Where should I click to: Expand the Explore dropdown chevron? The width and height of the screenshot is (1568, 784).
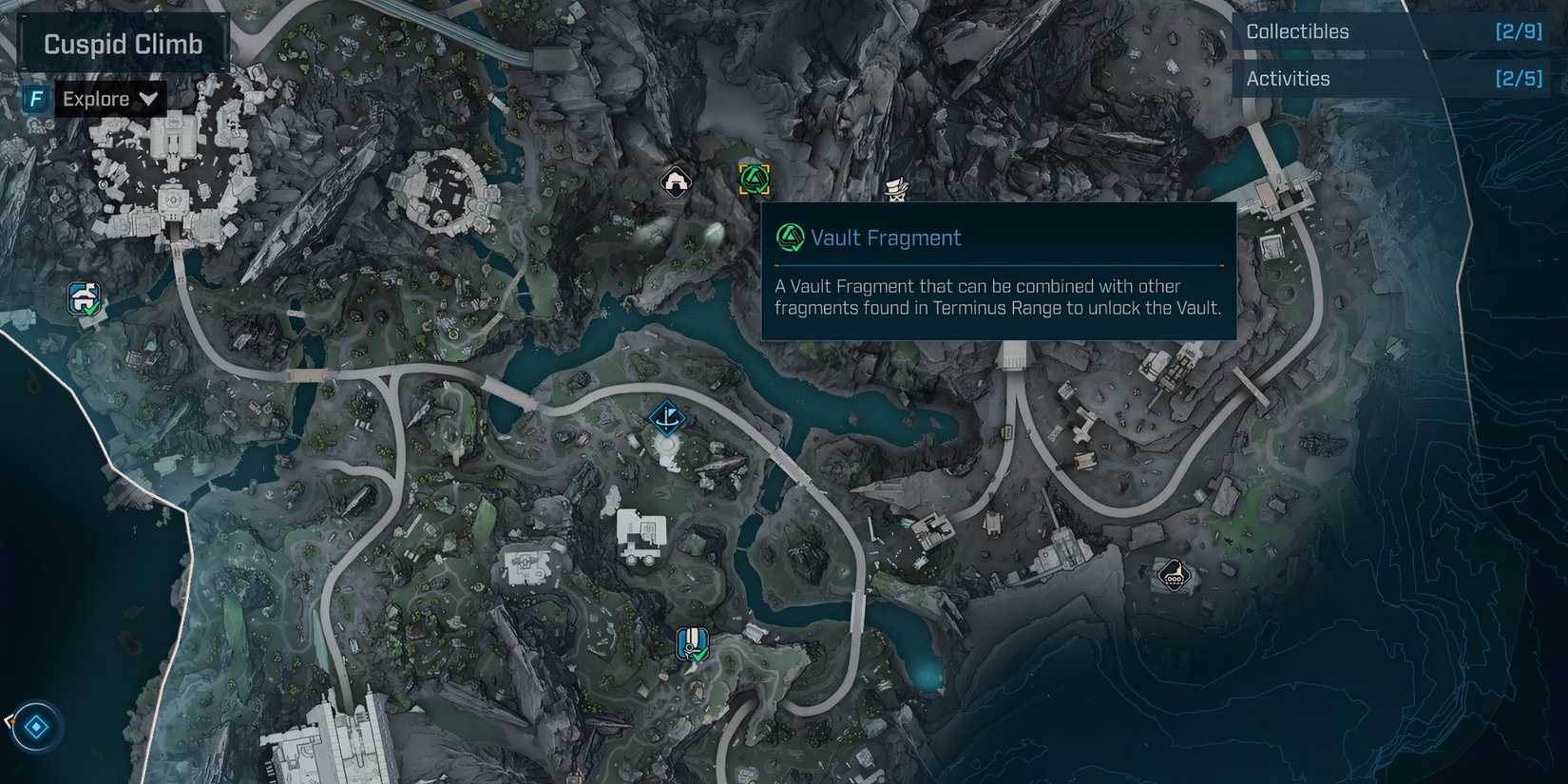147,98
